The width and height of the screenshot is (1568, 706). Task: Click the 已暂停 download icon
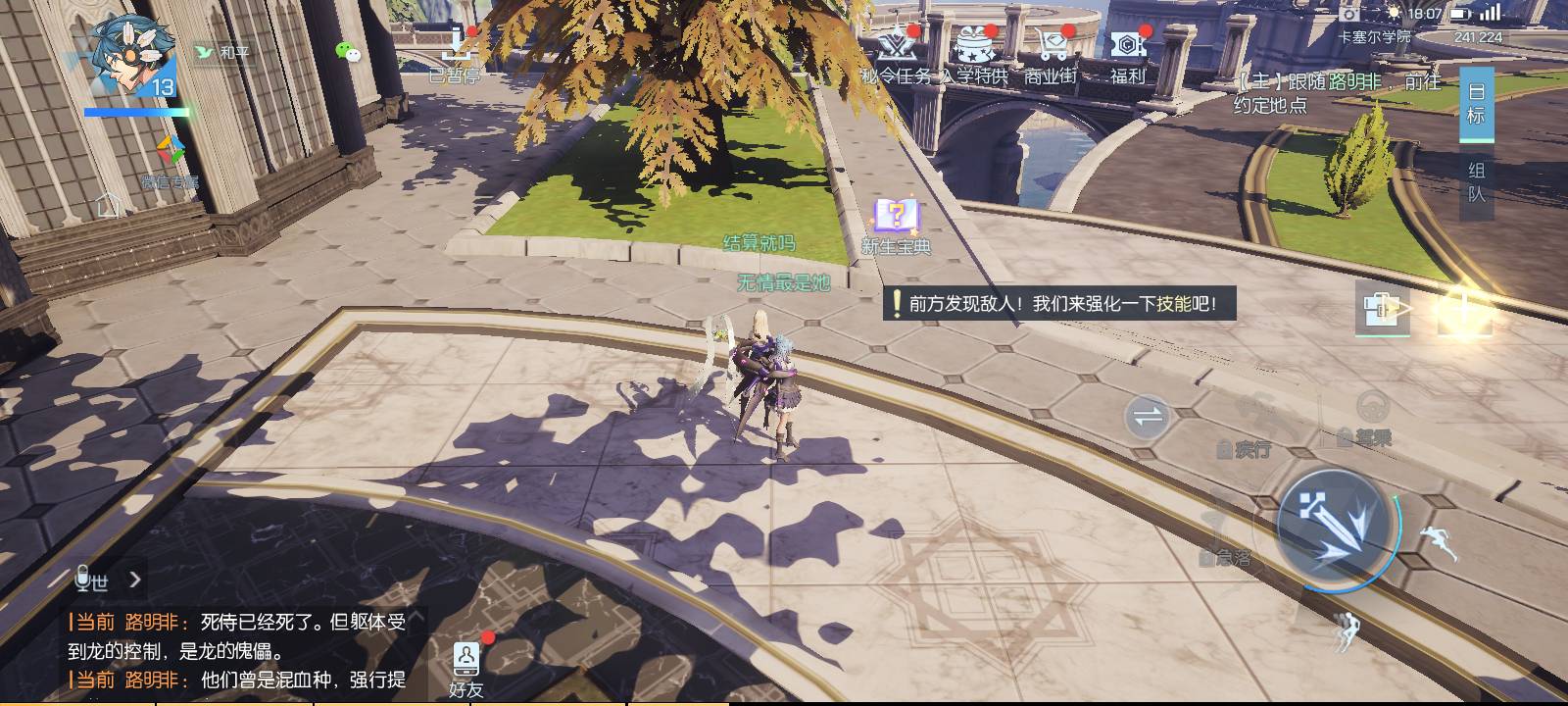[457, 54]
